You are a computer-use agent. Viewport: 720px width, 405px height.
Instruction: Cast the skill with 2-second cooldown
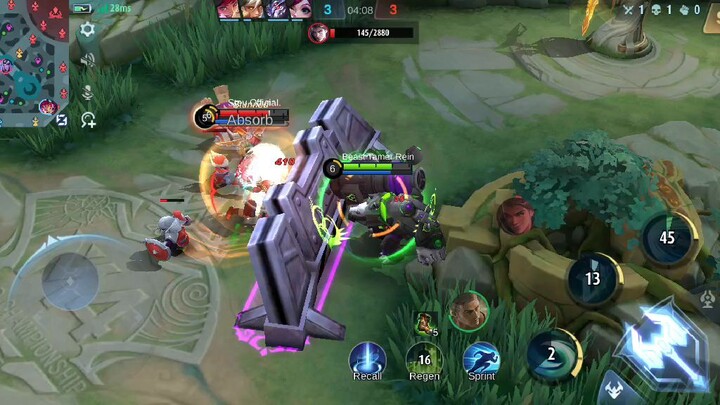coord(552,354)
